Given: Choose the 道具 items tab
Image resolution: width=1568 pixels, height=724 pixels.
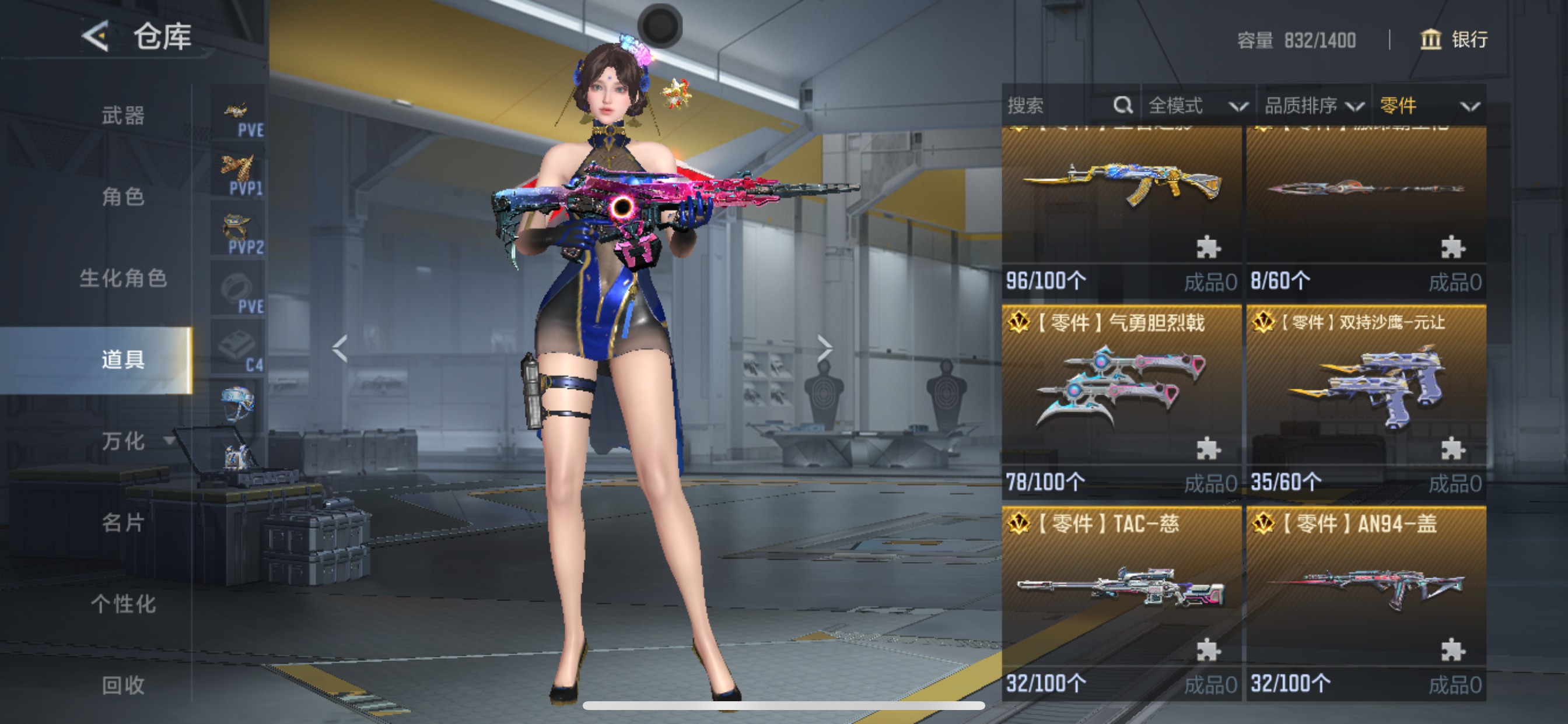Looking at the screenshot, I should click(x=123, y=360).
